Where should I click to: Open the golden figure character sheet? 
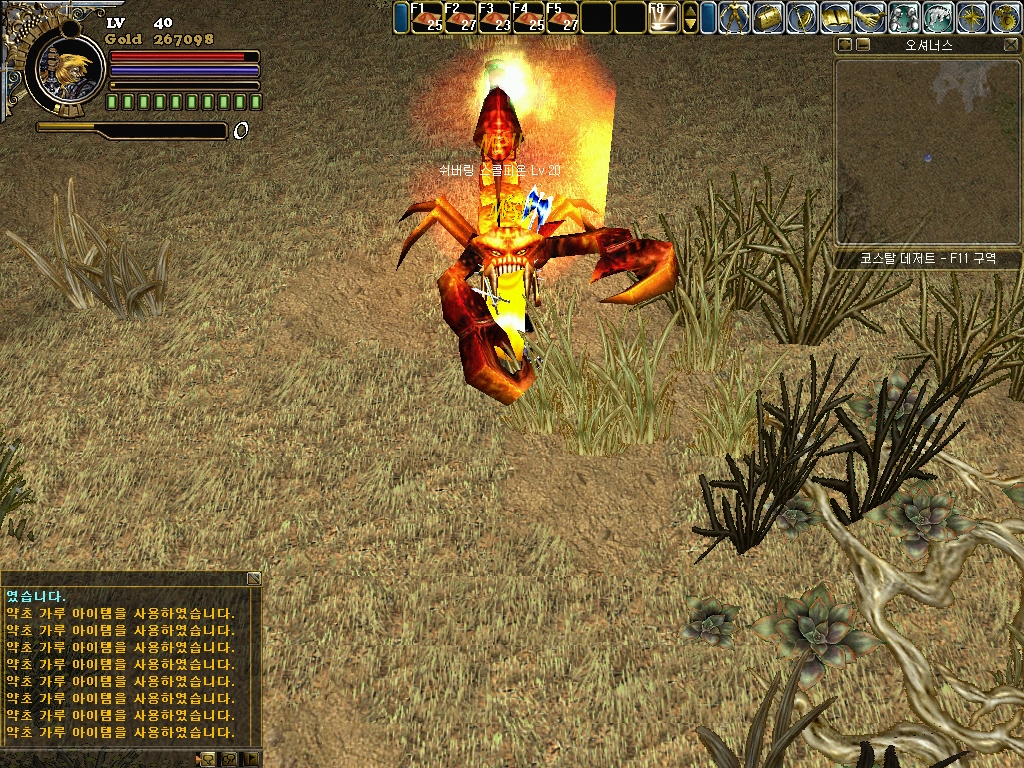click(x=735, y=18)
